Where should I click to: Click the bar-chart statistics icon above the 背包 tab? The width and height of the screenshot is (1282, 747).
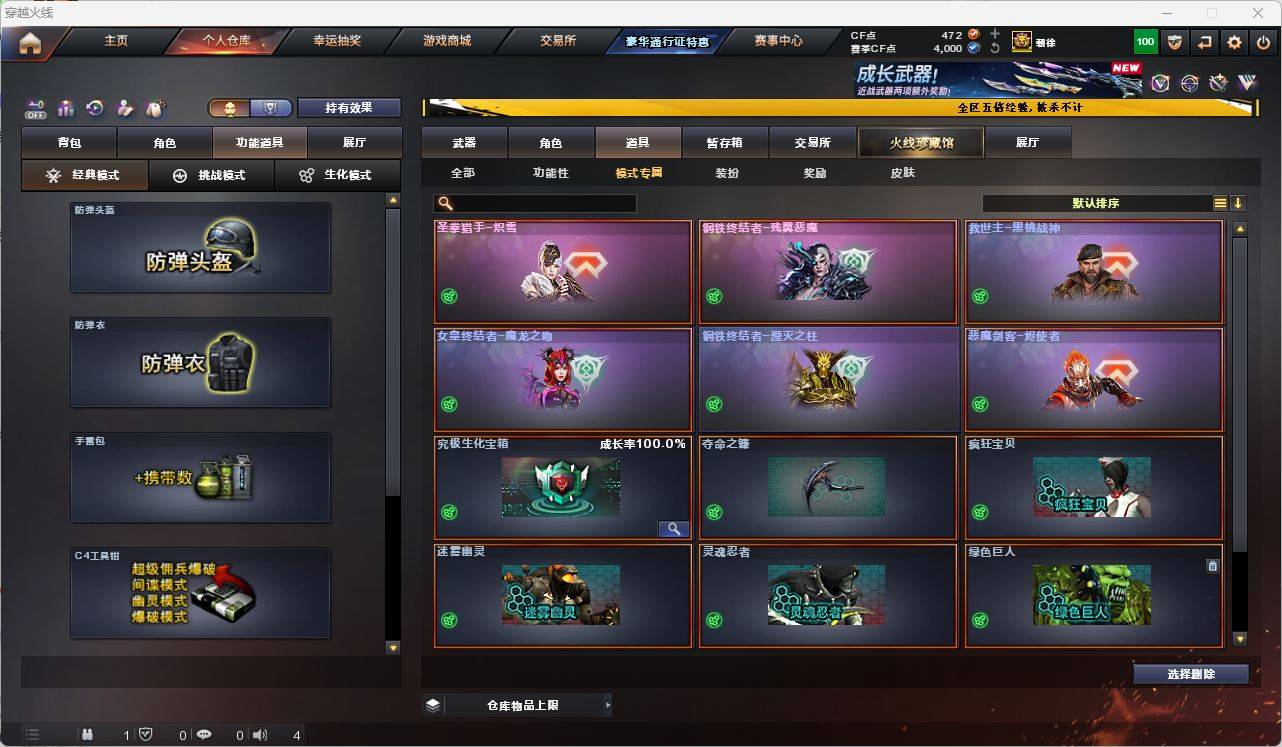click(x=65, y=107)
